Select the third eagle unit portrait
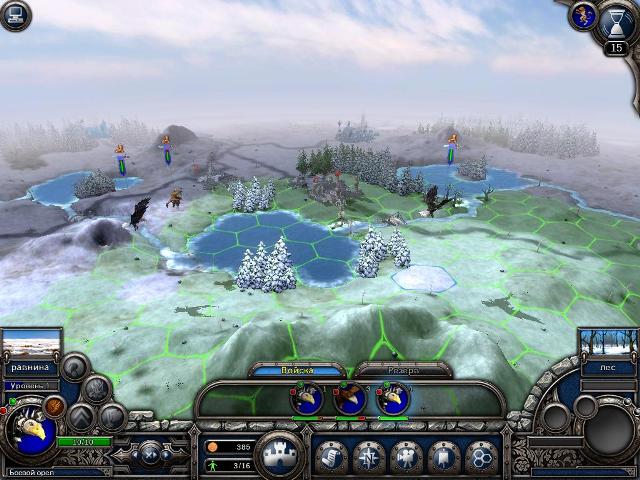 (392, 399)
